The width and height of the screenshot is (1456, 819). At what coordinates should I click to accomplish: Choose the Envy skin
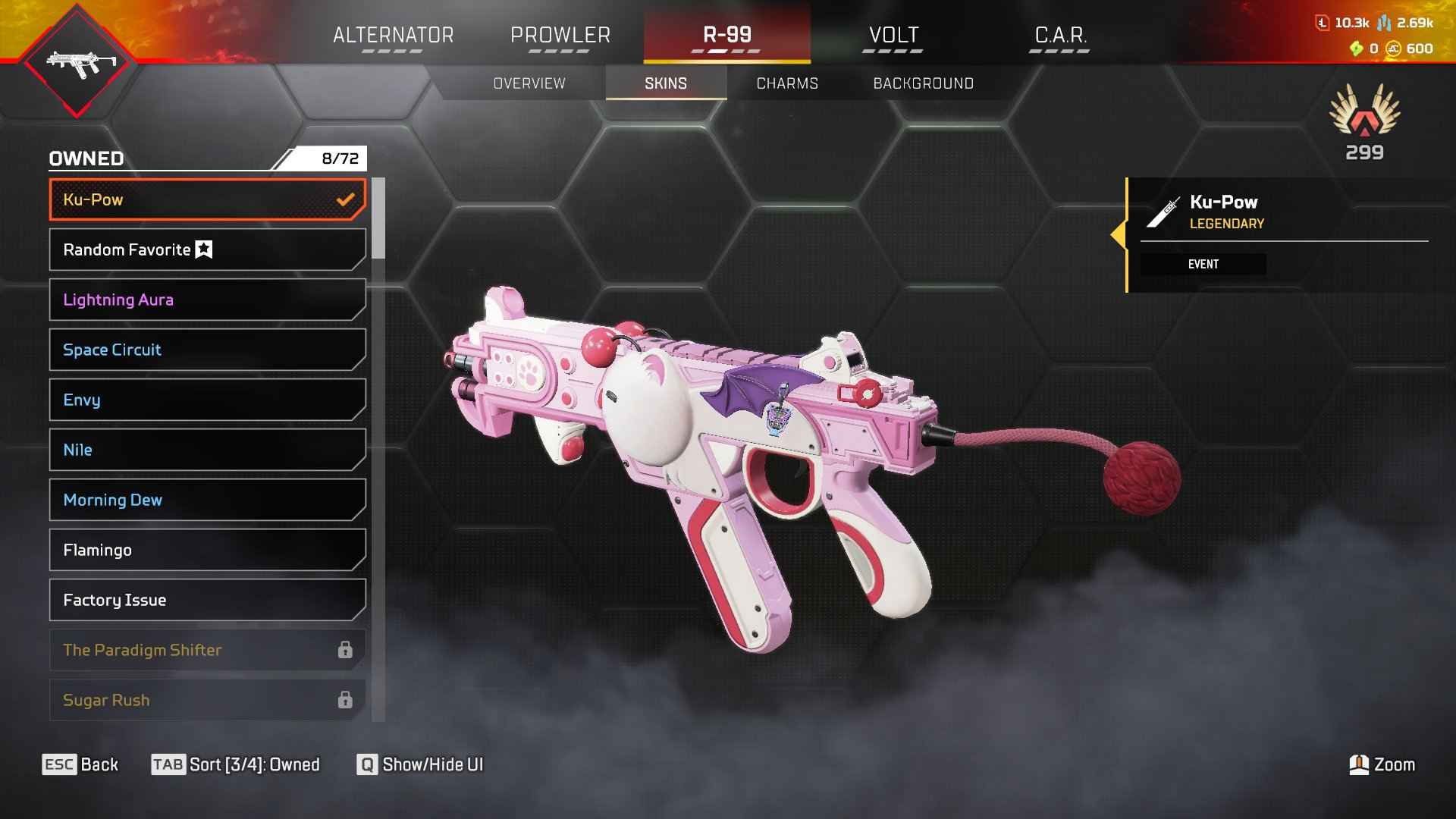[207, 400]
